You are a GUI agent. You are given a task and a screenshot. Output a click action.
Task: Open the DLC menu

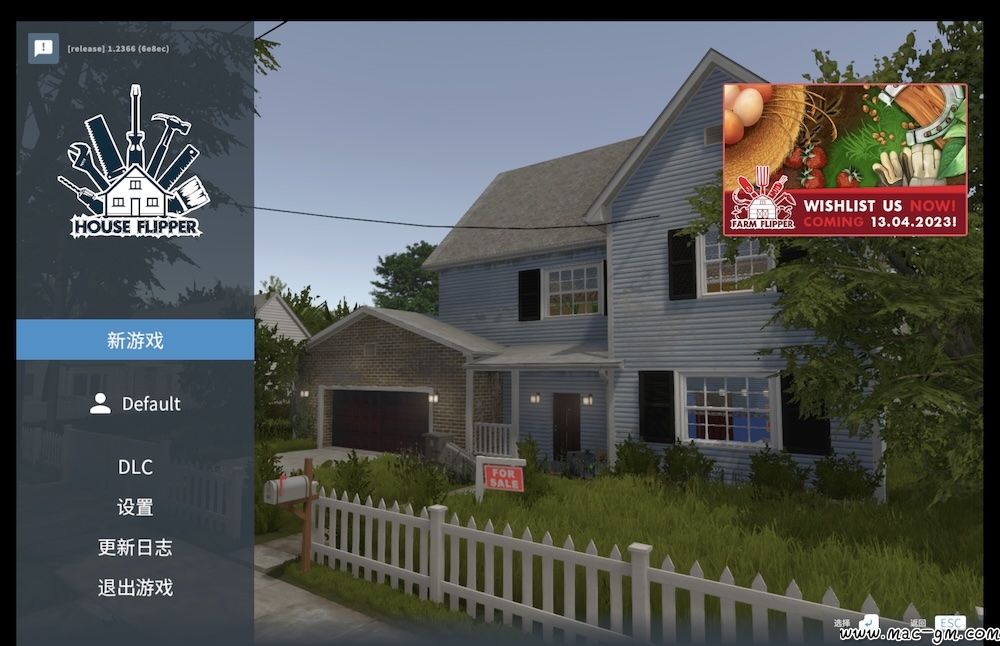(135, 467)
